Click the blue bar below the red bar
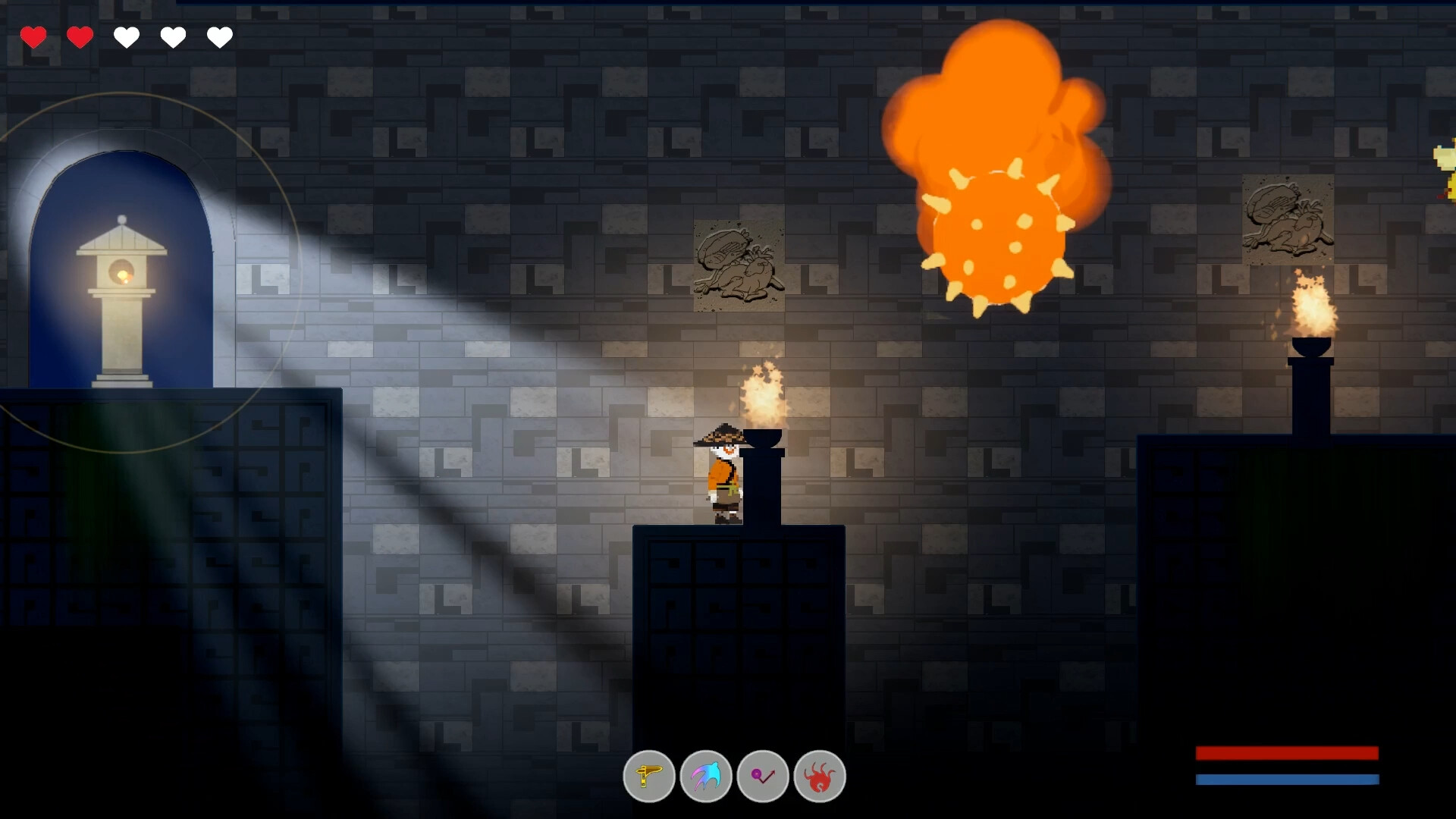This screenshot has height=819, width=1456. (1287, 779)
